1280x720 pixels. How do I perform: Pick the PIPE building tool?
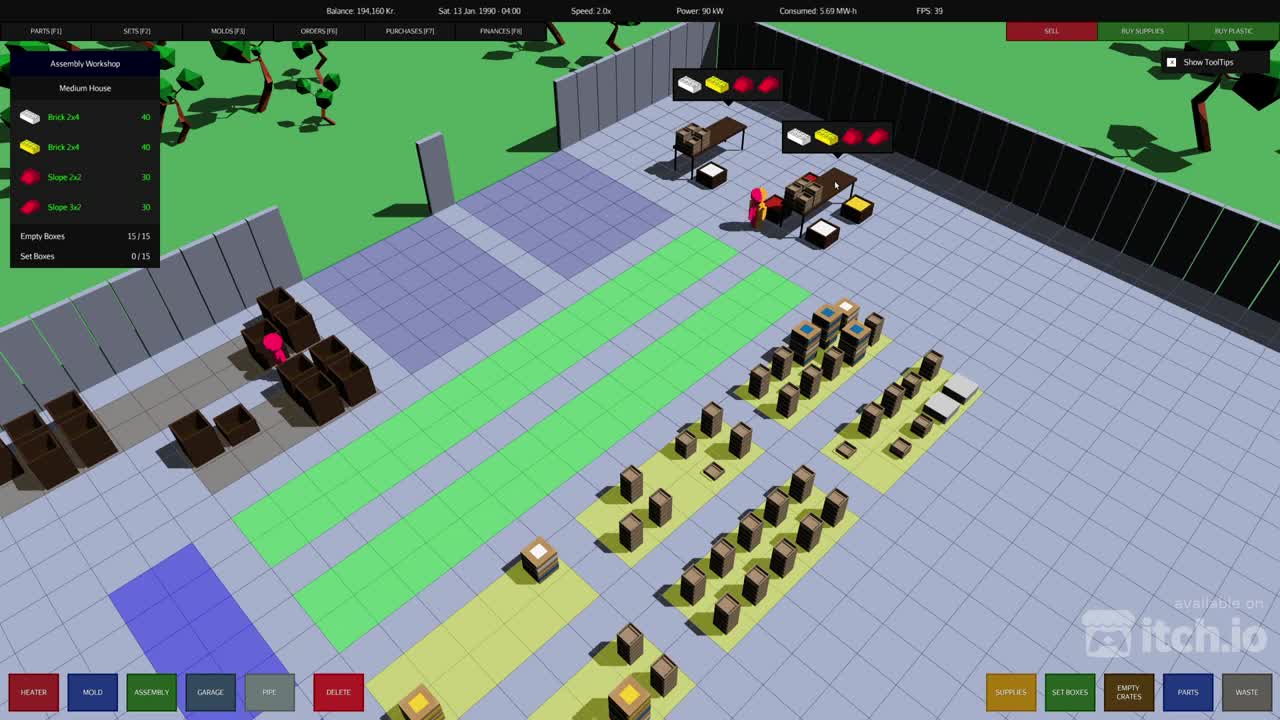point(269,692)
